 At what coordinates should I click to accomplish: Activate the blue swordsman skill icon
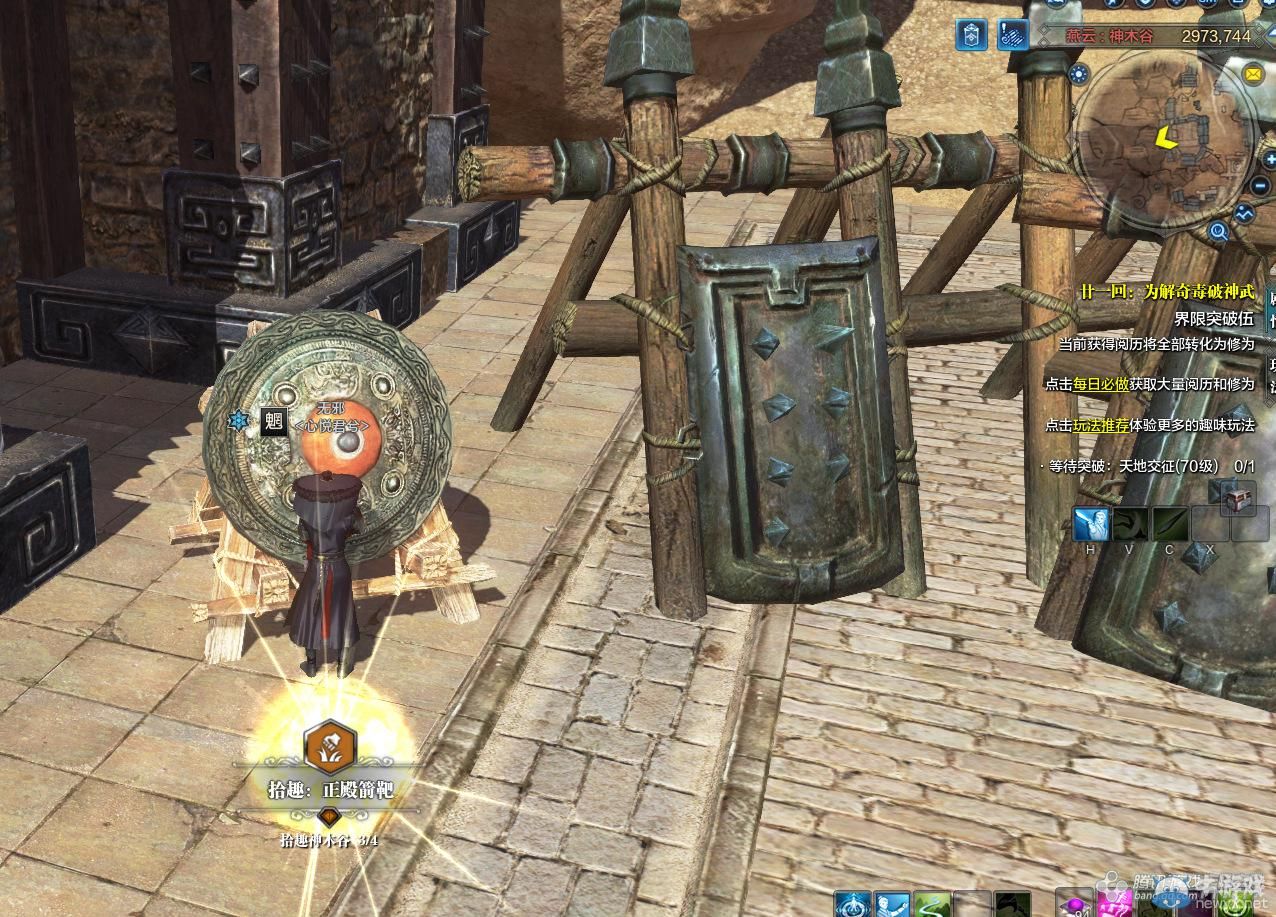click(1092, 524)
